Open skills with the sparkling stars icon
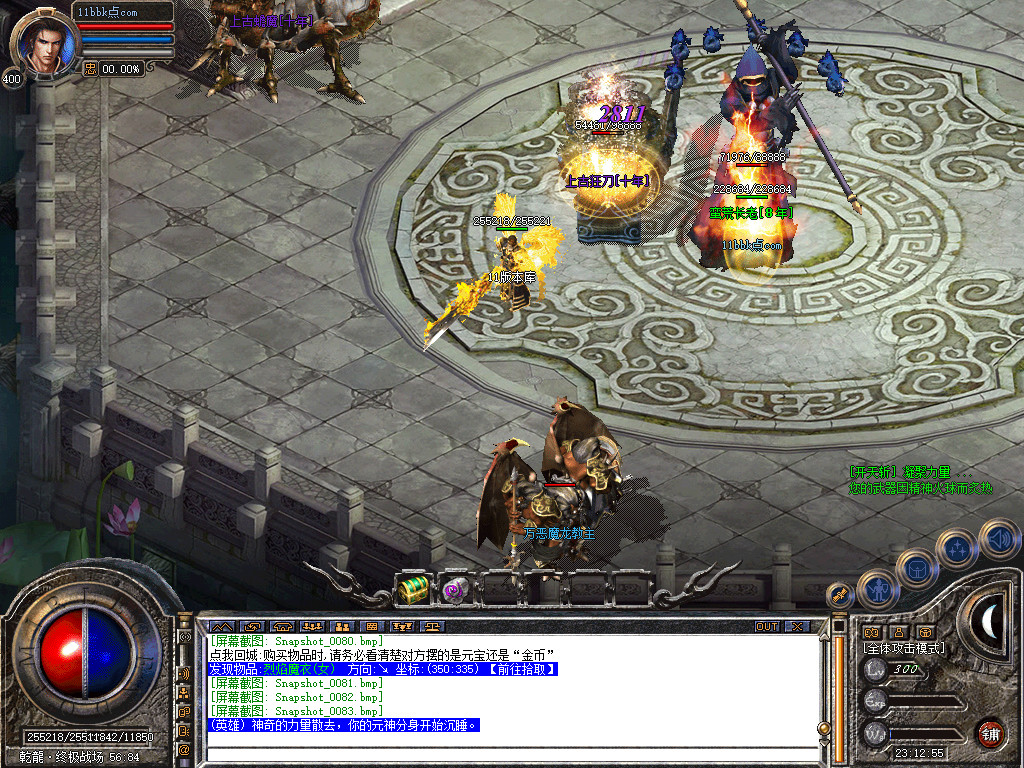The width and height of the screenshot is (1024, 768). tap(956, 548)
